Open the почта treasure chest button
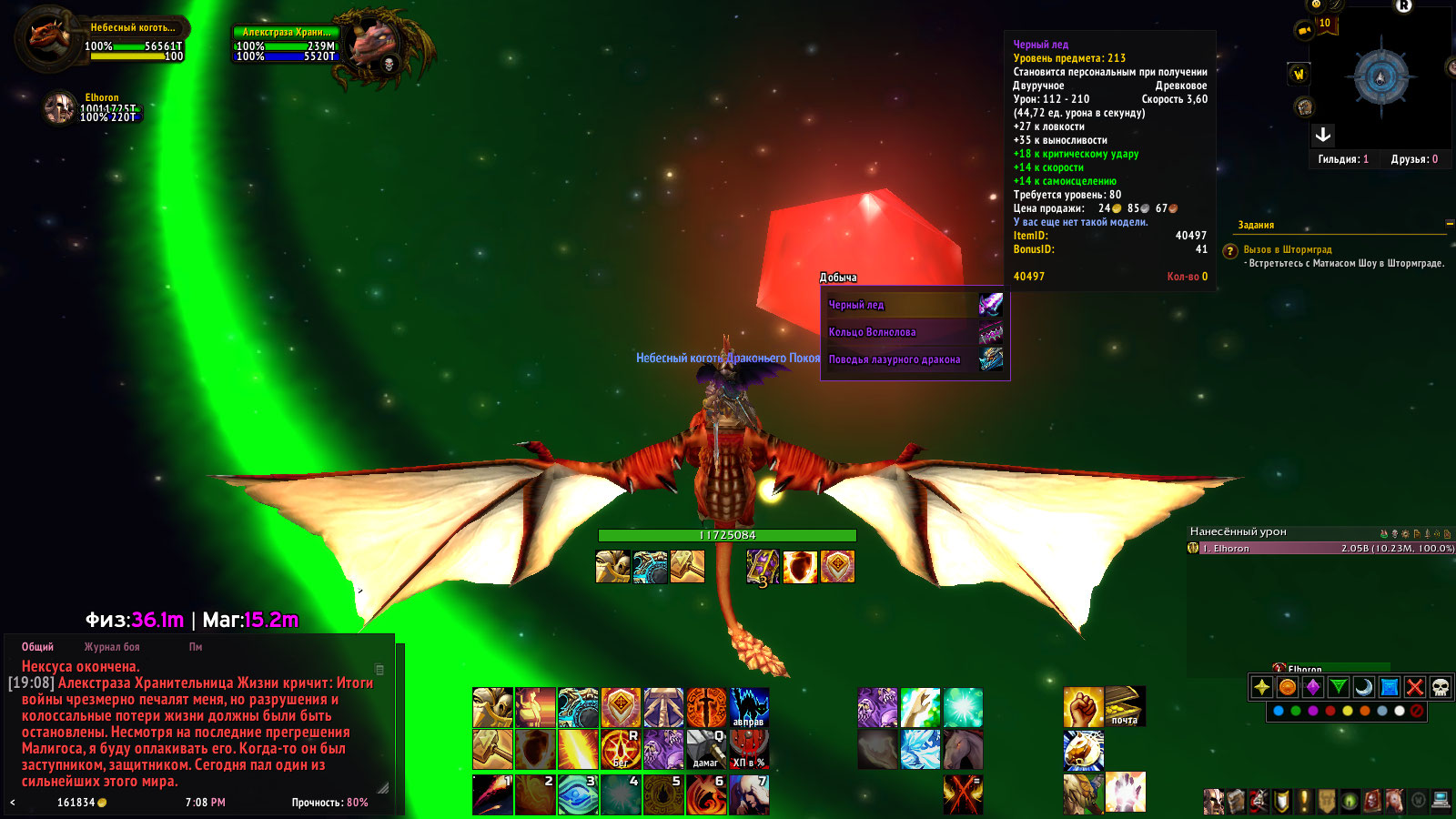Viewport: 1456px width, 819px height. (1125, 707)
